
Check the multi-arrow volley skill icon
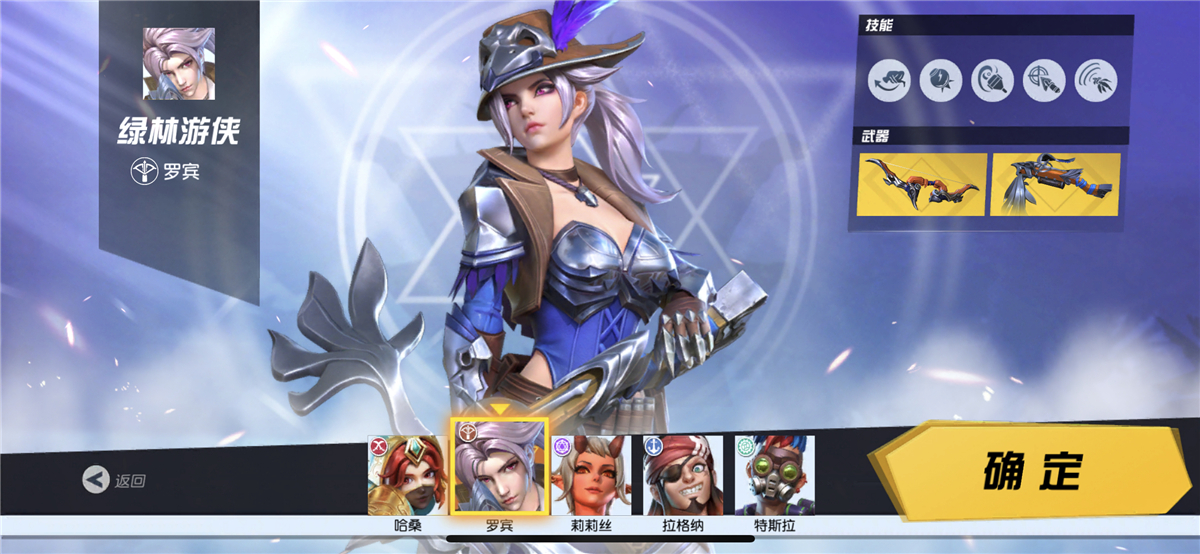pos(1096,80)
